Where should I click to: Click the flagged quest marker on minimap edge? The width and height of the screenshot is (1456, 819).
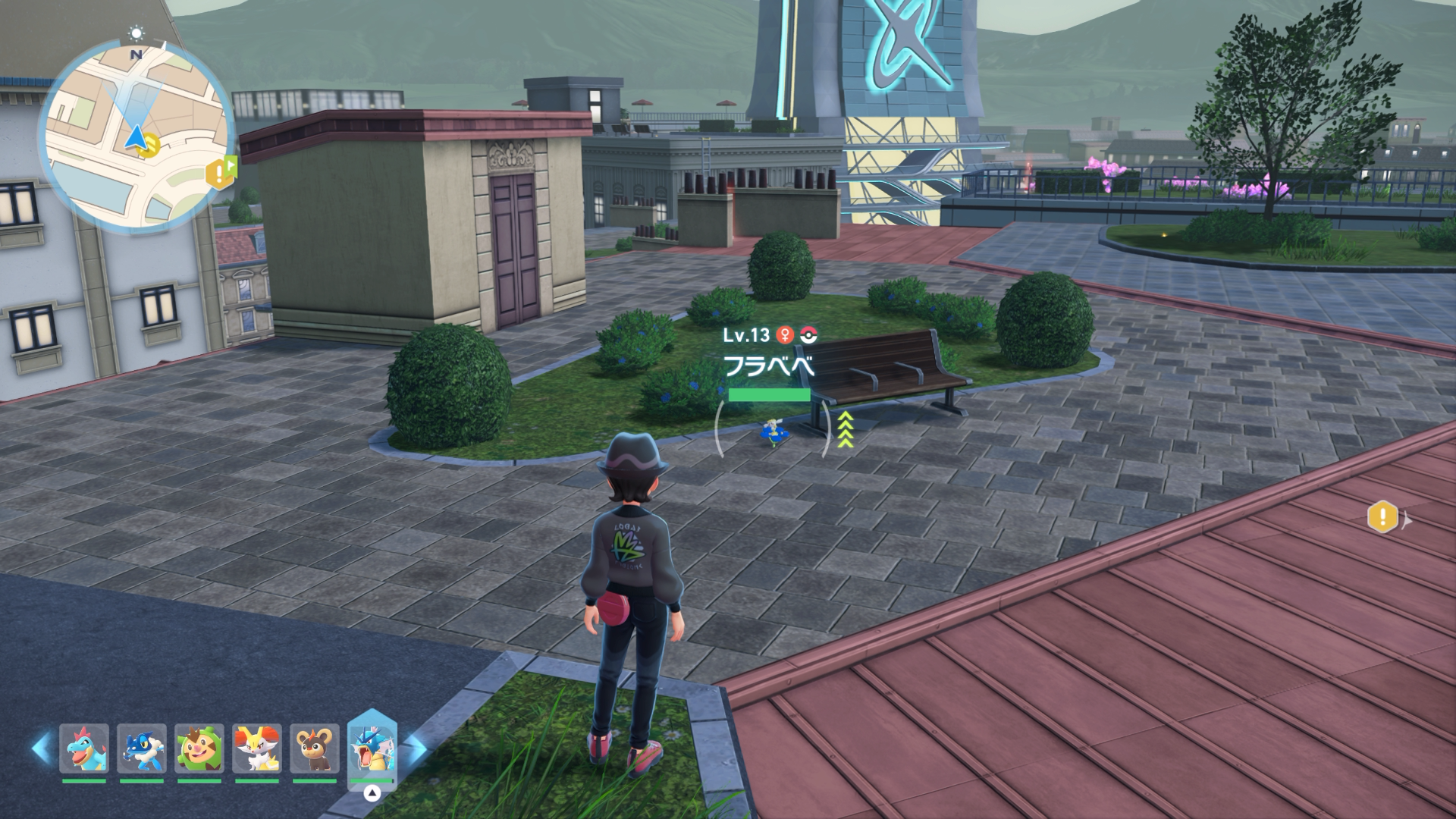click(221, 173)
